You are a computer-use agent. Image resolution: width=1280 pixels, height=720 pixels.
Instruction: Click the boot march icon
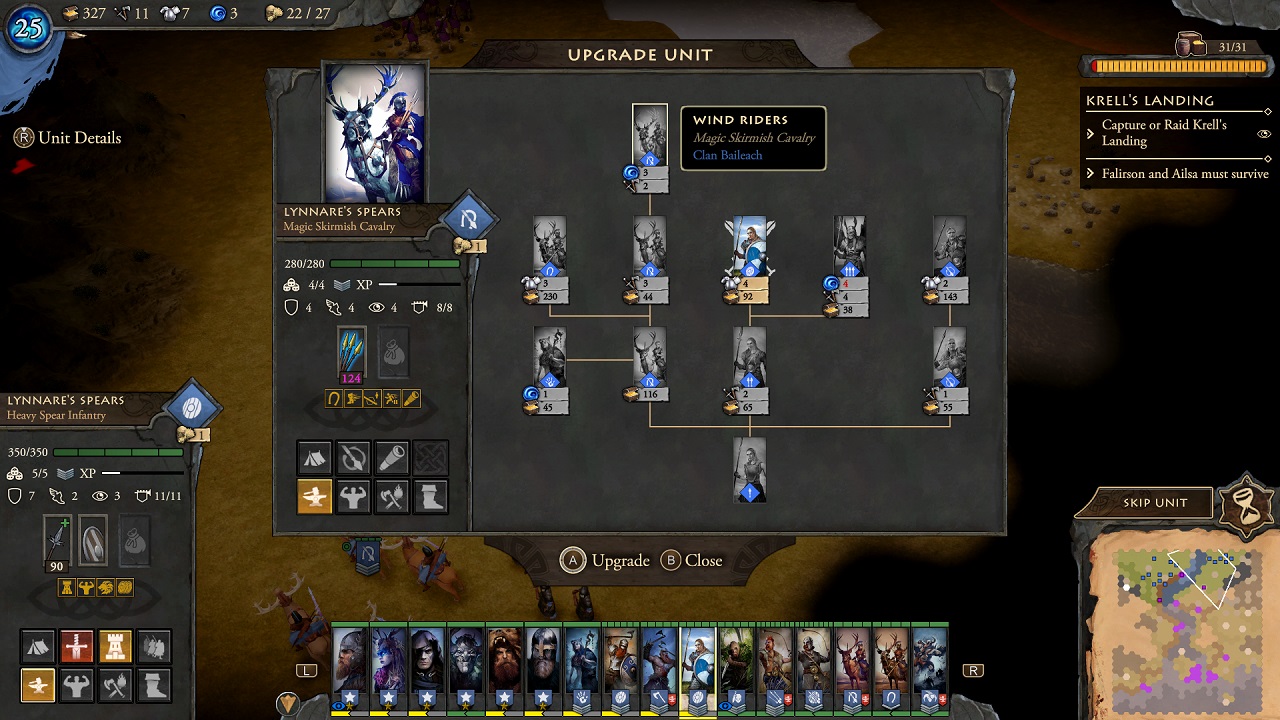pos(155,685)
